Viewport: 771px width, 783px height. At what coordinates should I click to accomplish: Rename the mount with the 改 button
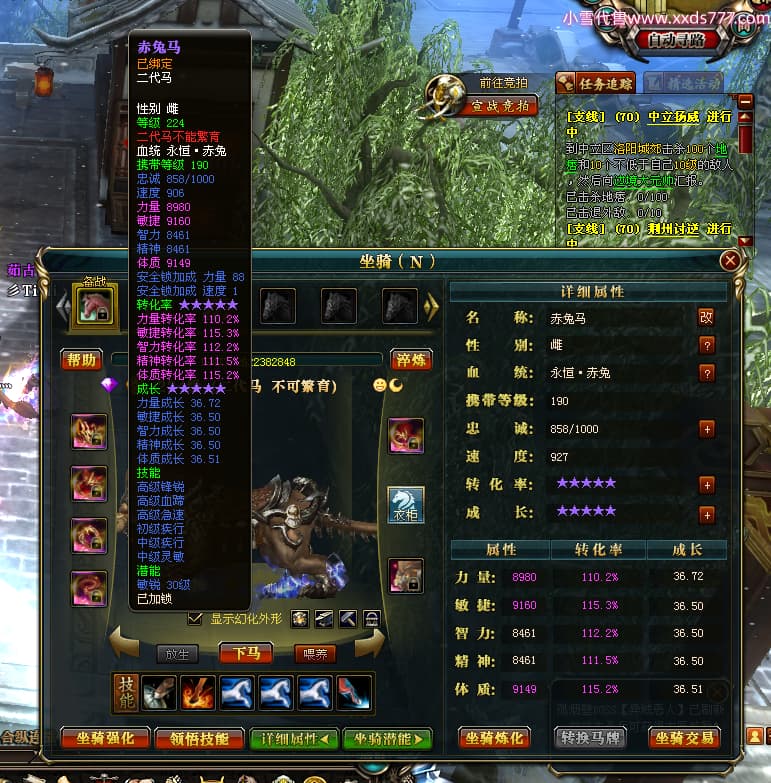coord(706,317)
